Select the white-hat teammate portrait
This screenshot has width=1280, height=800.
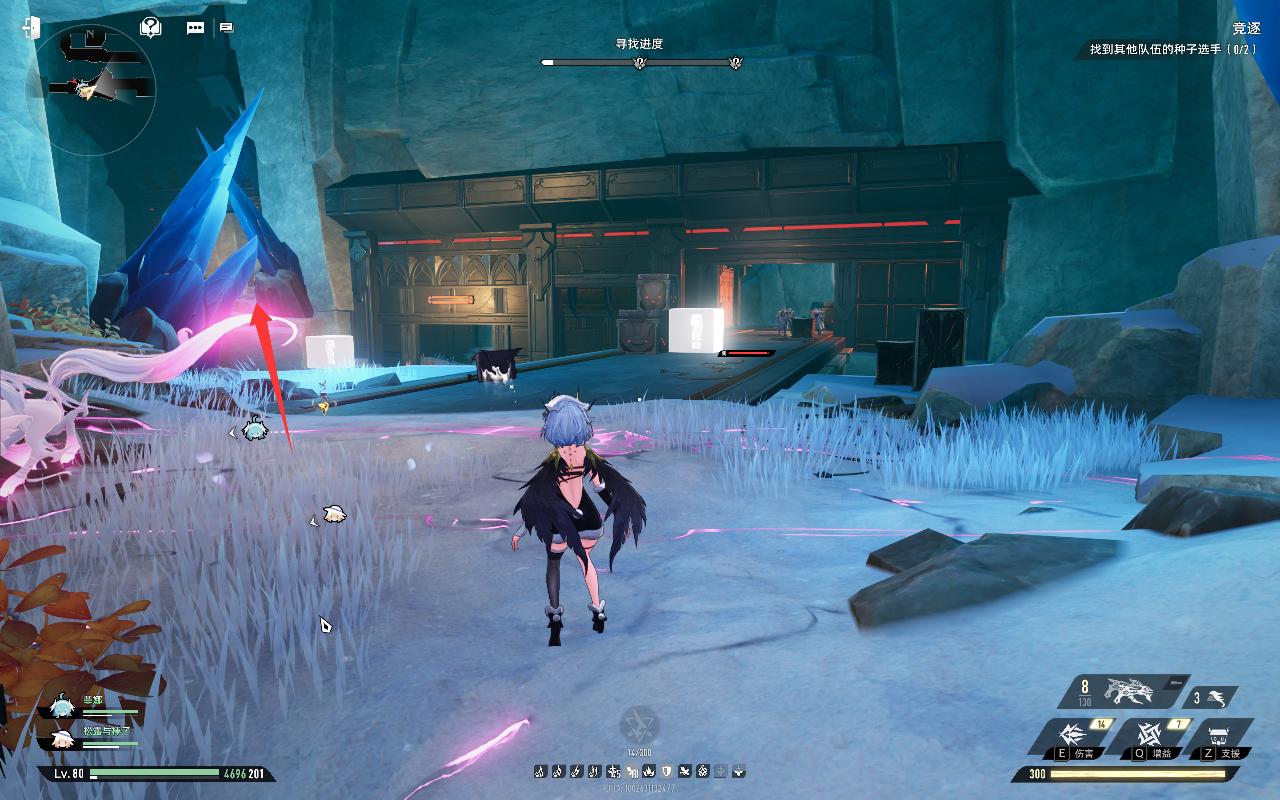pyautogui.click(x=63, y=737)
